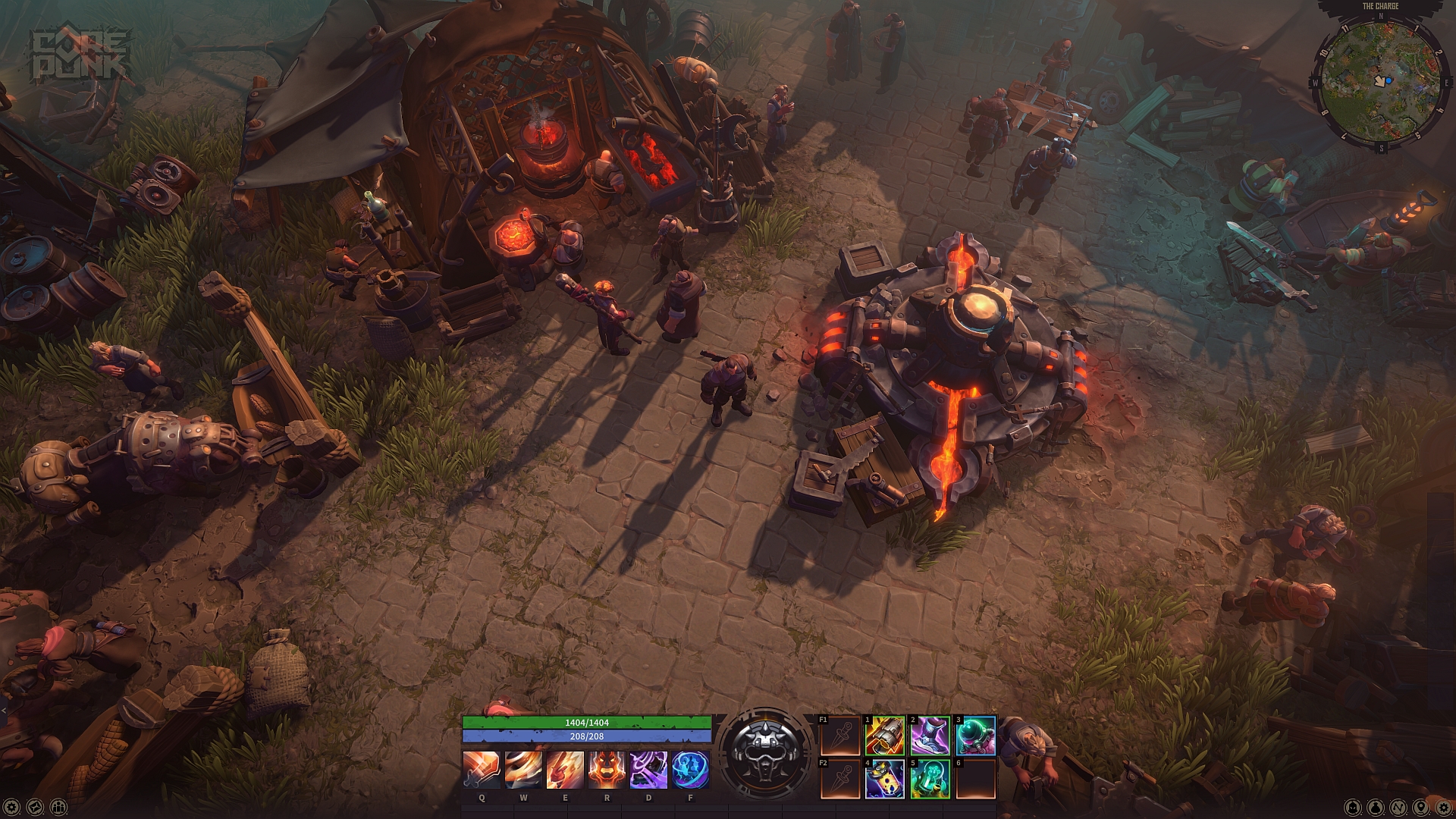The height and width of the screenshot is (819, 1456).
Task: Activate the Q sword strike ability
Action: coord(482,770)
